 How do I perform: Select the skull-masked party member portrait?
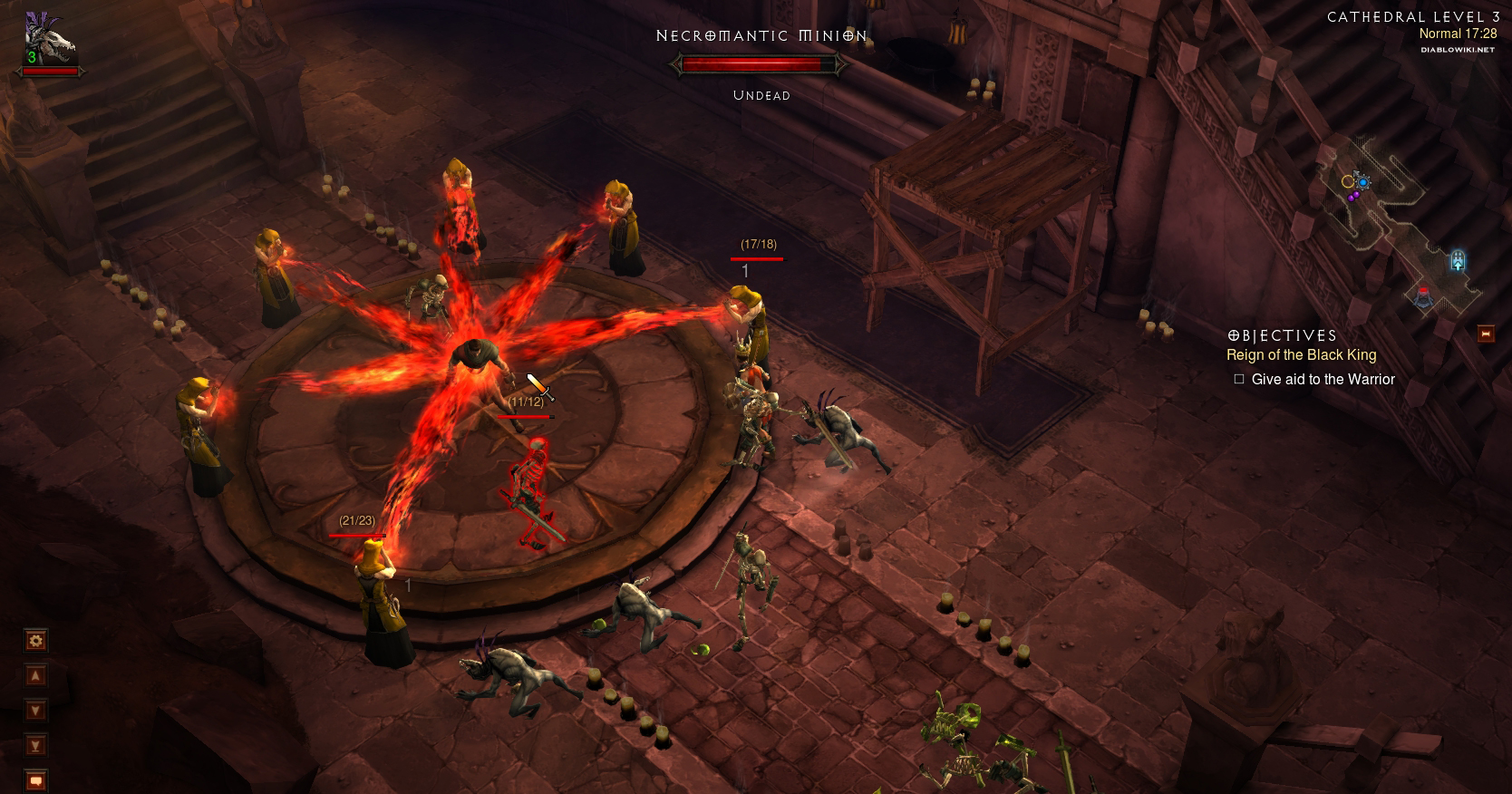click(x=50, y=41)
